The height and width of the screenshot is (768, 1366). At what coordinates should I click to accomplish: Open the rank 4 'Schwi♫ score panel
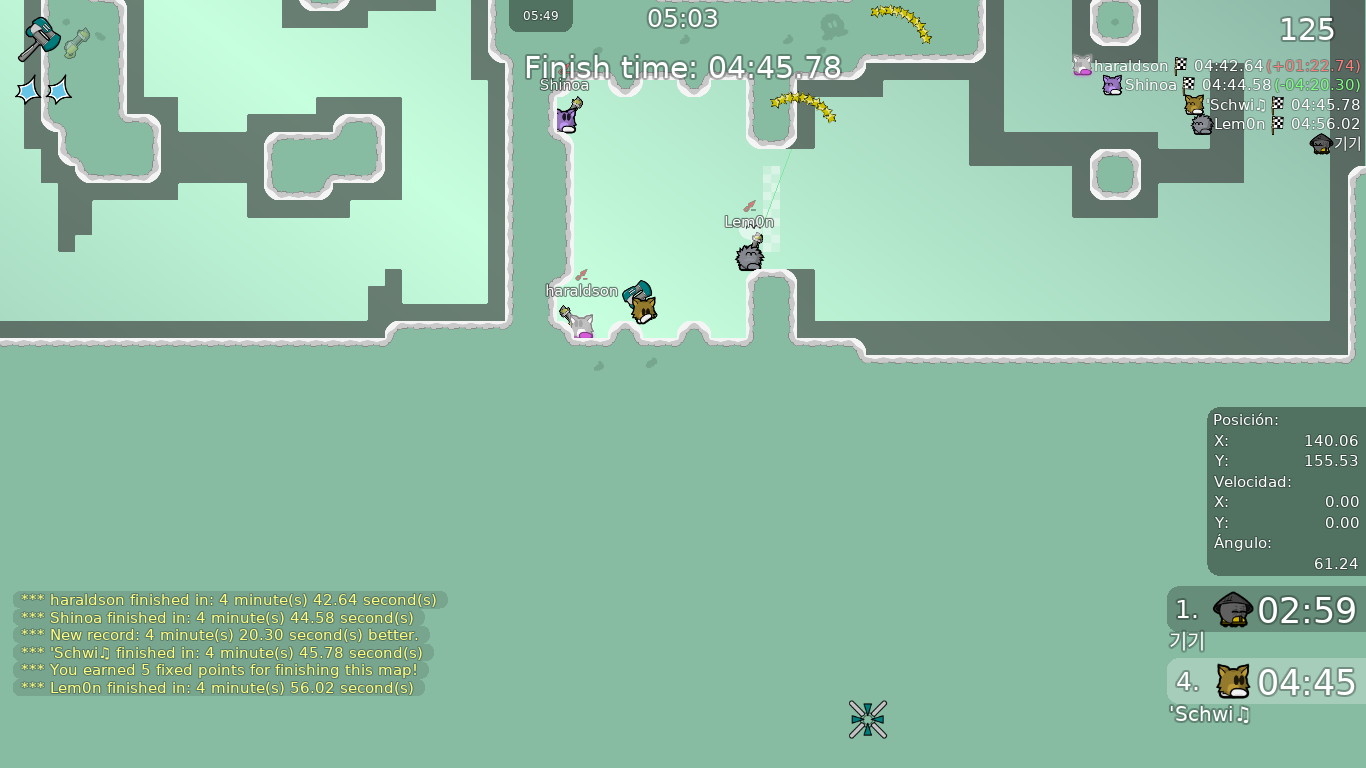1266,682
